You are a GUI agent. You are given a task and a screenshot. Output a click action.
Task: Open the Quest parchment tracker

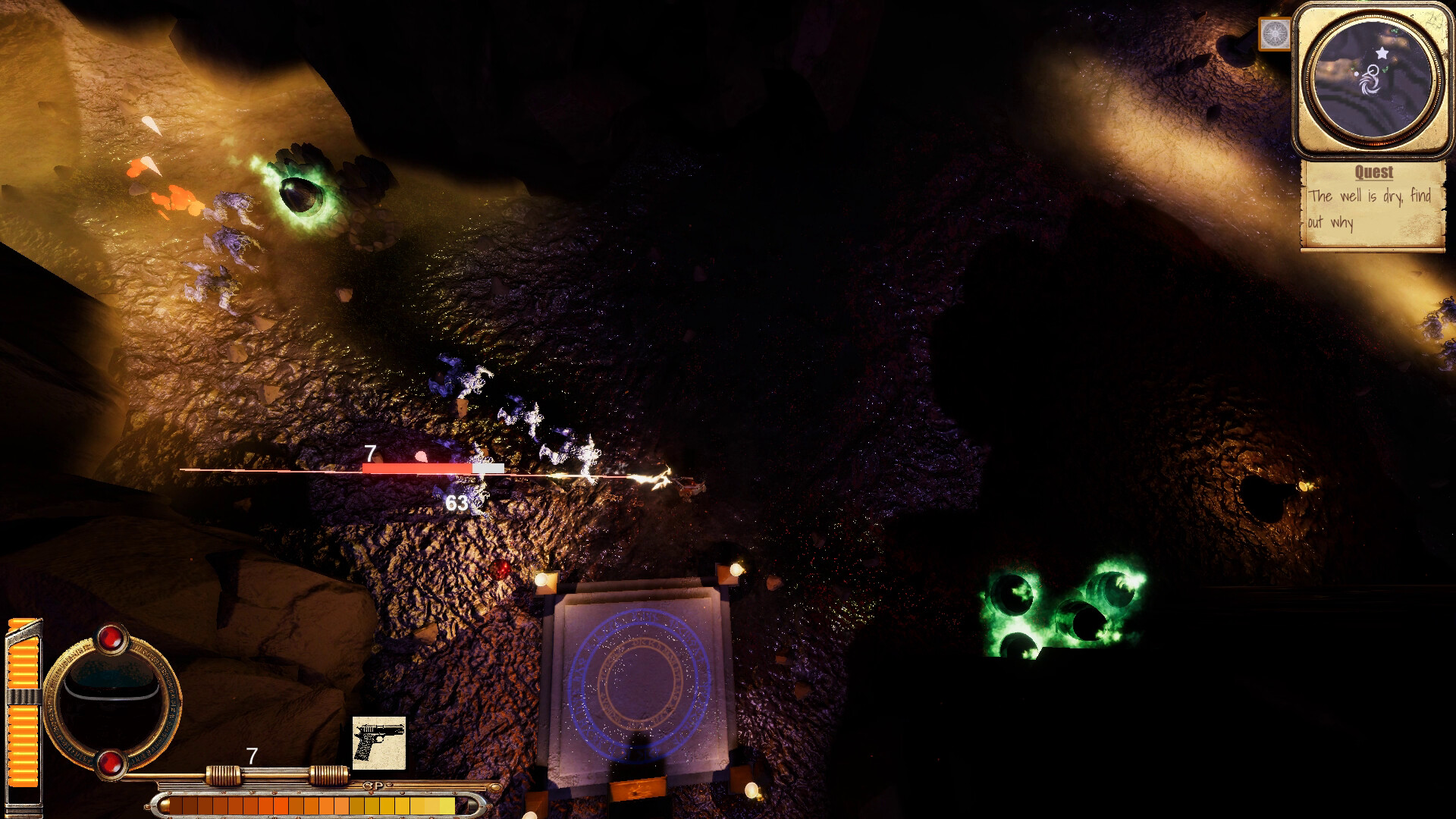click(1372, 205)
